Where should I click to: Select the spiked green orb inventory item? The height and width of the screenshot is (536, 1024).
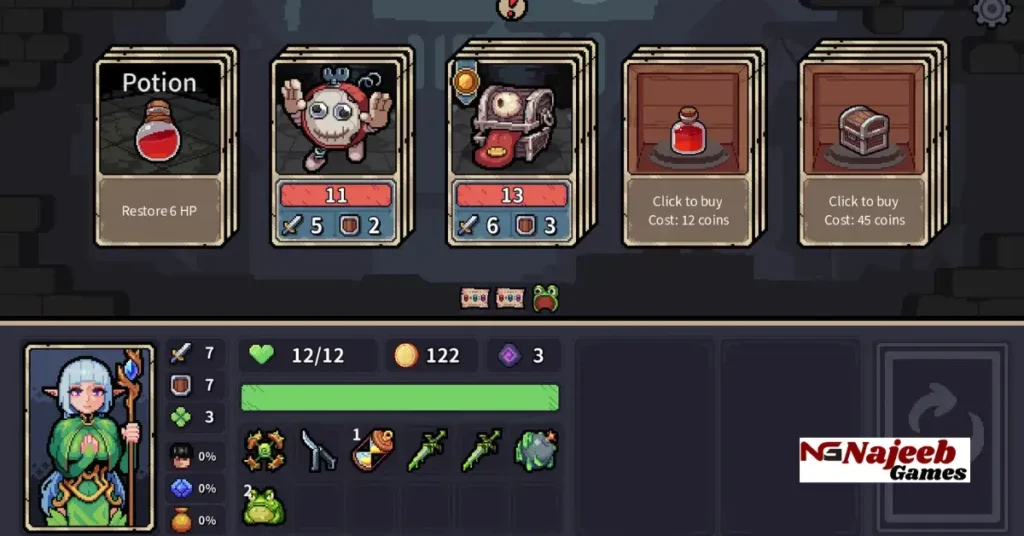265,452
